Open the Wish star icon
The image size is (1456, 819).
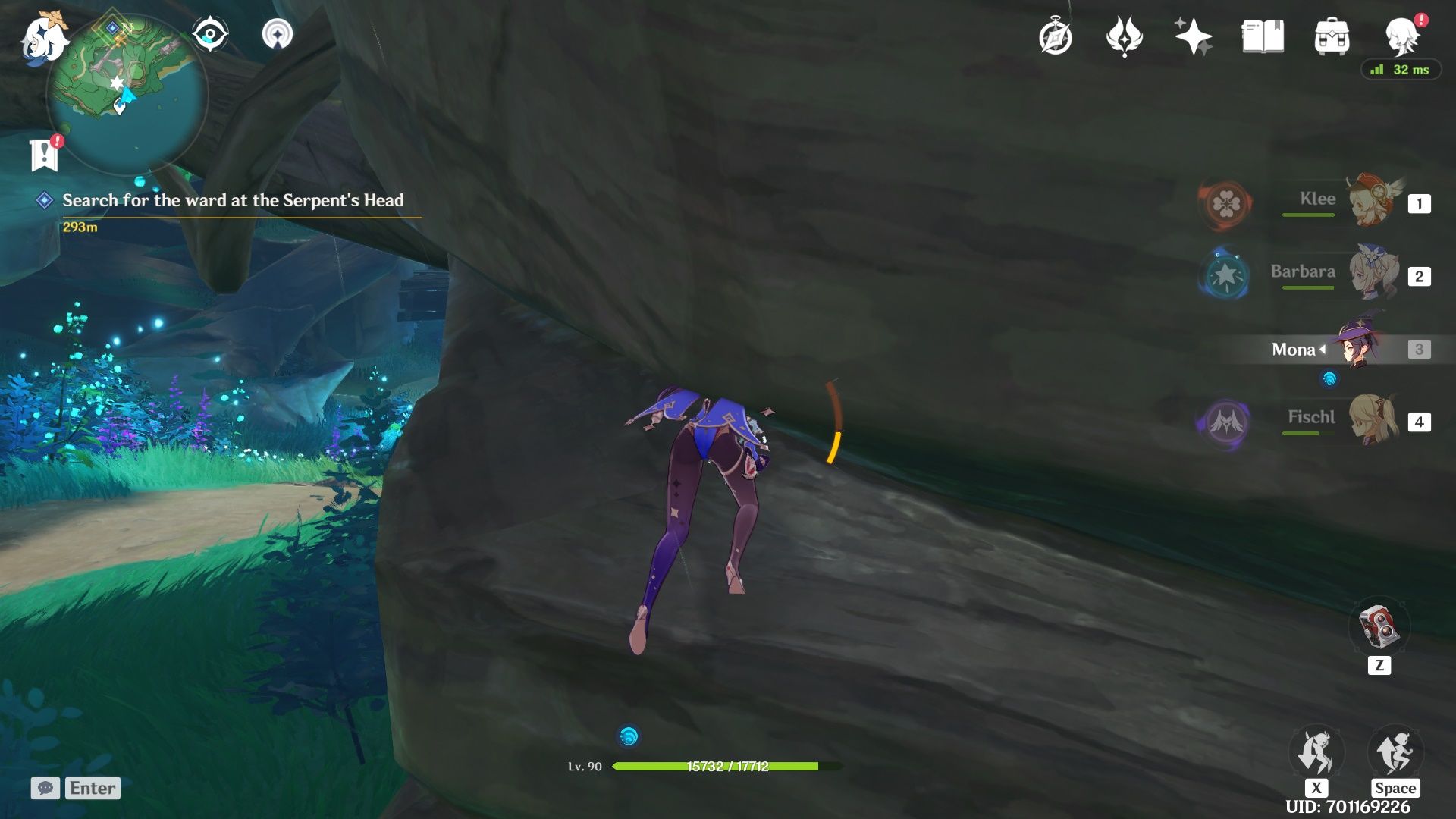tap(1193, 37)
